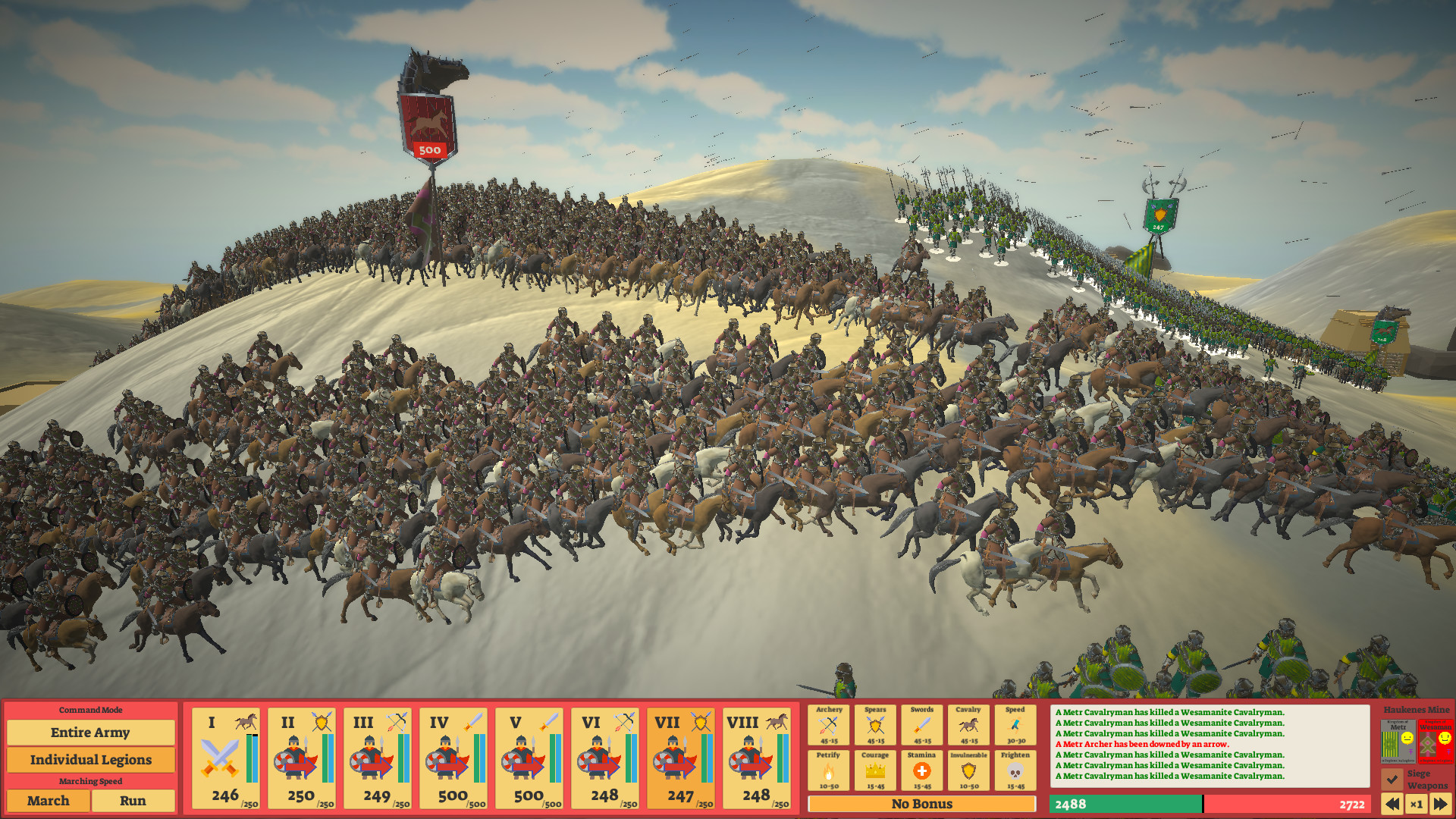1456x819 pixels.
Task: Switch to Individual Legions command mode
Action: [91, 759]
